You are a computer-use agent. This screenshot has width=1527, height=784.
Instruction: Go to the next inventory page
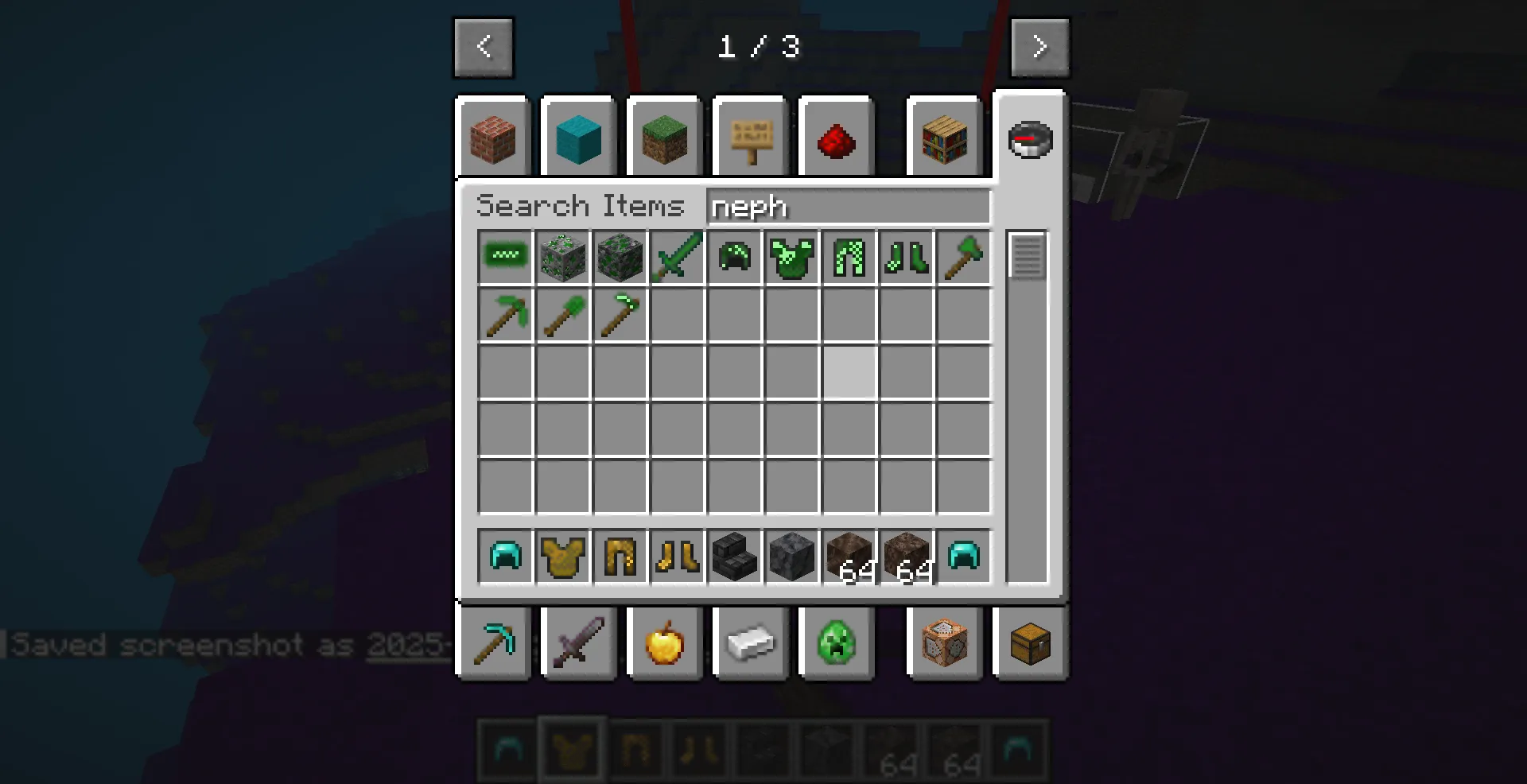tap(1039, 47)
